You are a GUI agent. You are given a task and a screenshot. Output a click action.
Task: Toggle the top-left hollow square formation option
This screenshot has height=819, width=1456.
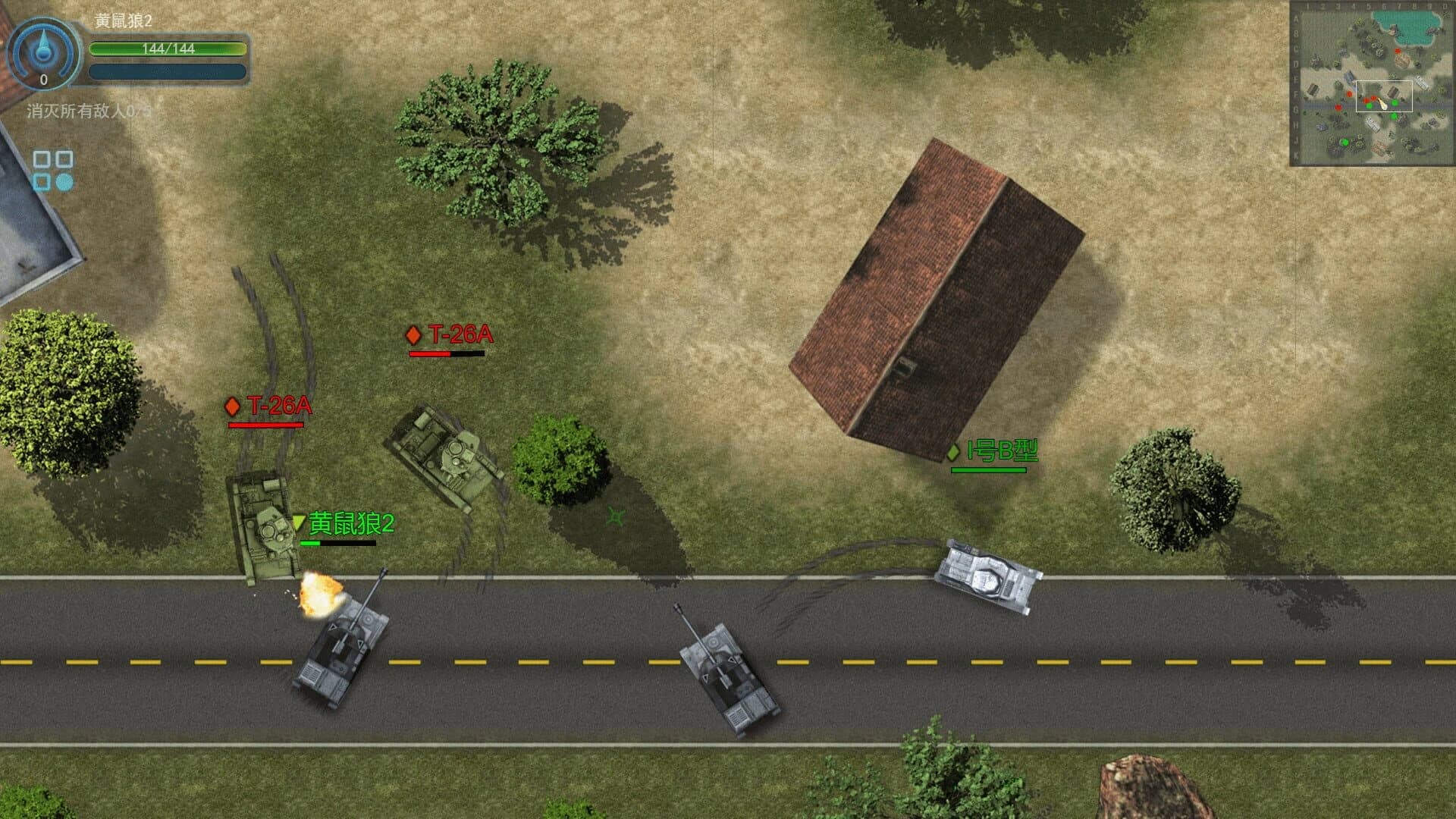tap(42, 159)
